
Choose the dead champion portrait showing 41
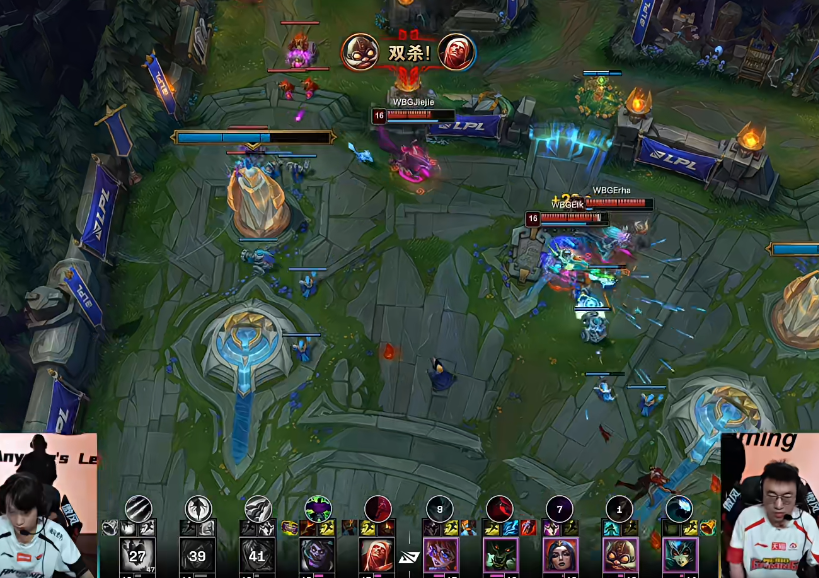[x=258, y=556]
